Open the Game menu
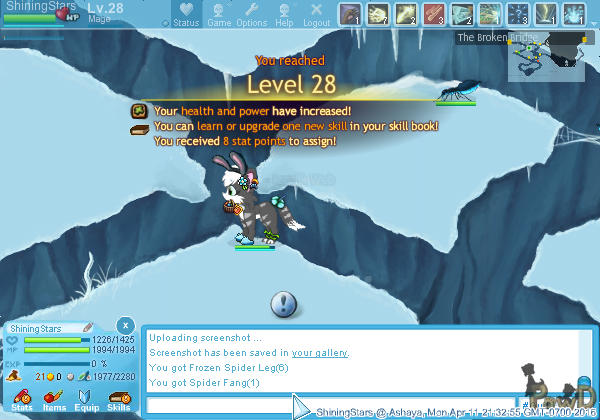The height and width of the screenshot is (420, 600). point(218,14)
